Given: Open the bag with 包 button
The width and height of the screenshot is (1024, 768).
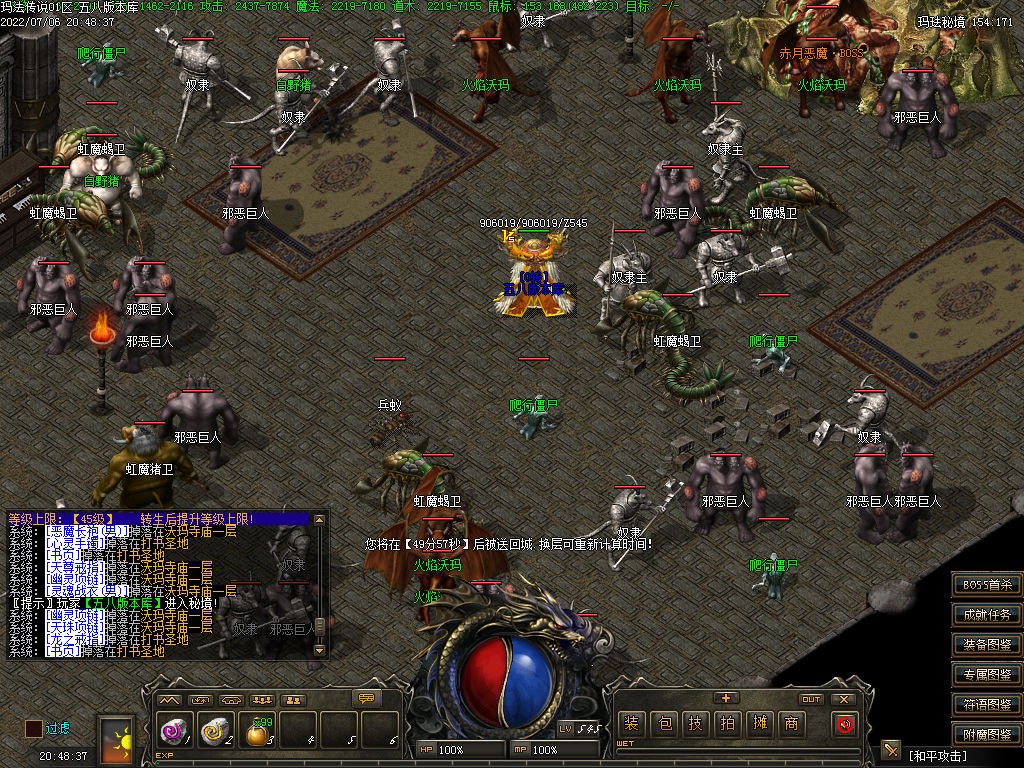Looking at the screenshot, I should click(664, 723).
